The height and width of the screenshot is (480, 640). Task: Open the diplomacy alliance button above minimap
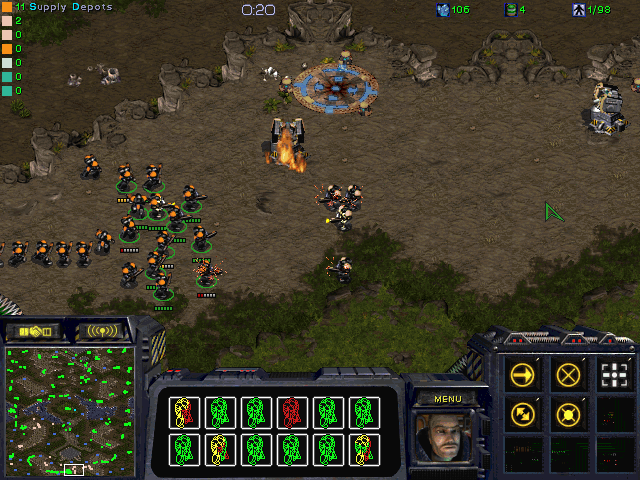point(34,330)
